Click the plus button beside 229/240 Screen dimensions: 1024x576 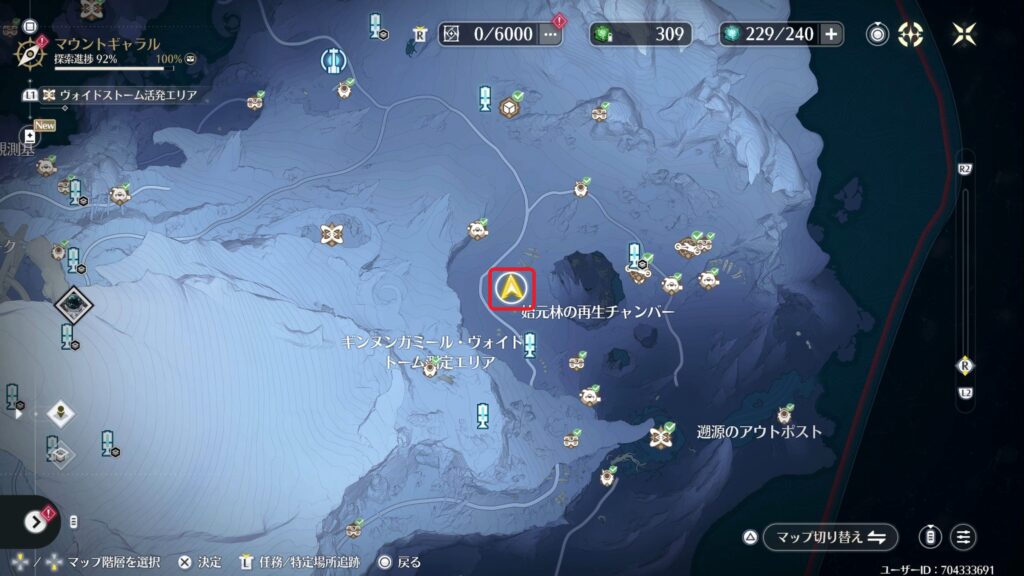831,34
